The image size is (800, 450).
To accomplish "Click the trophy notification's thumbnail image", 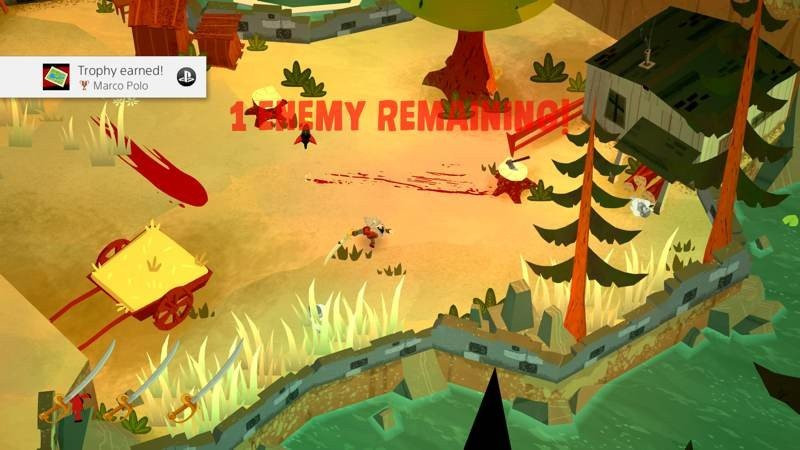I will coord(56,77).
